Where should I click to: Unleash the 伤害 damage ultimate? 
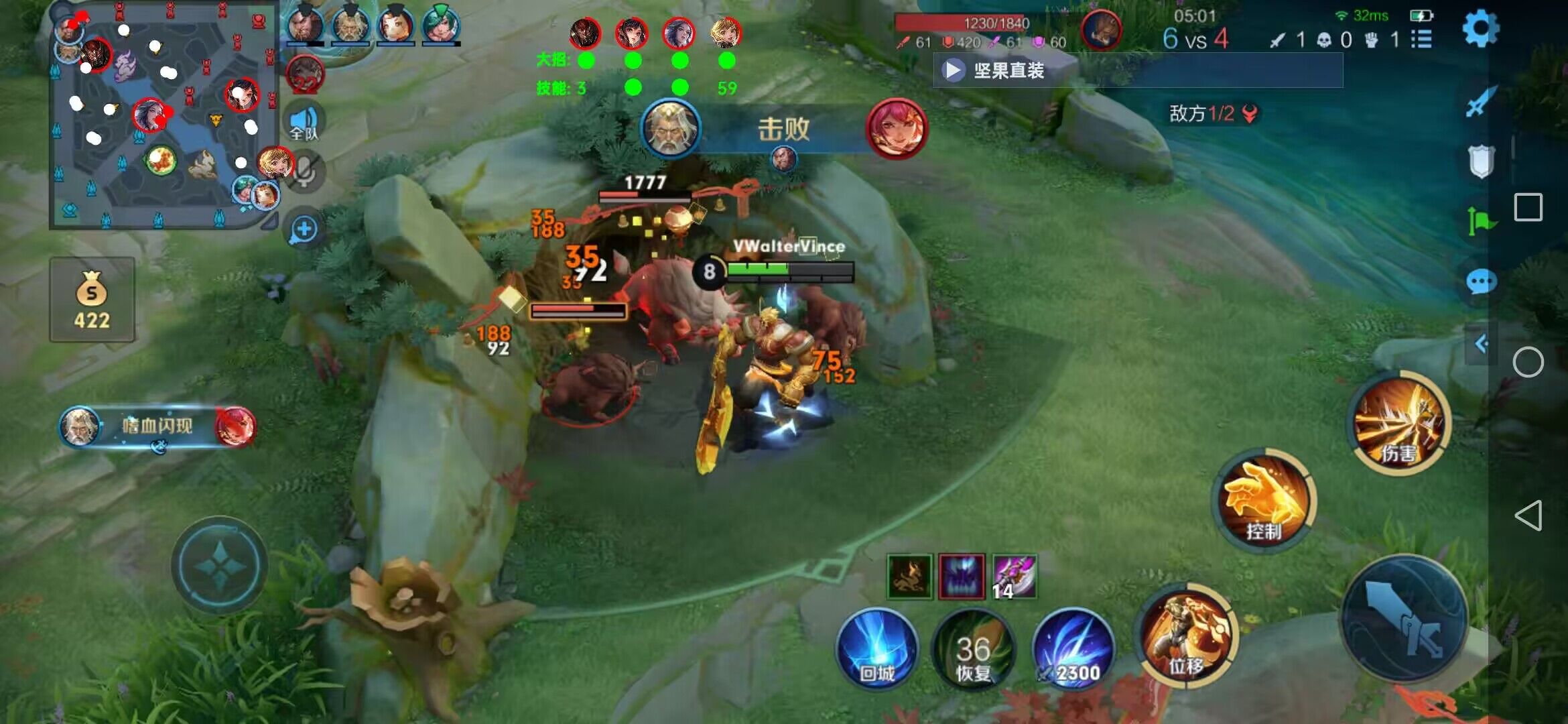pos(1399,422)
